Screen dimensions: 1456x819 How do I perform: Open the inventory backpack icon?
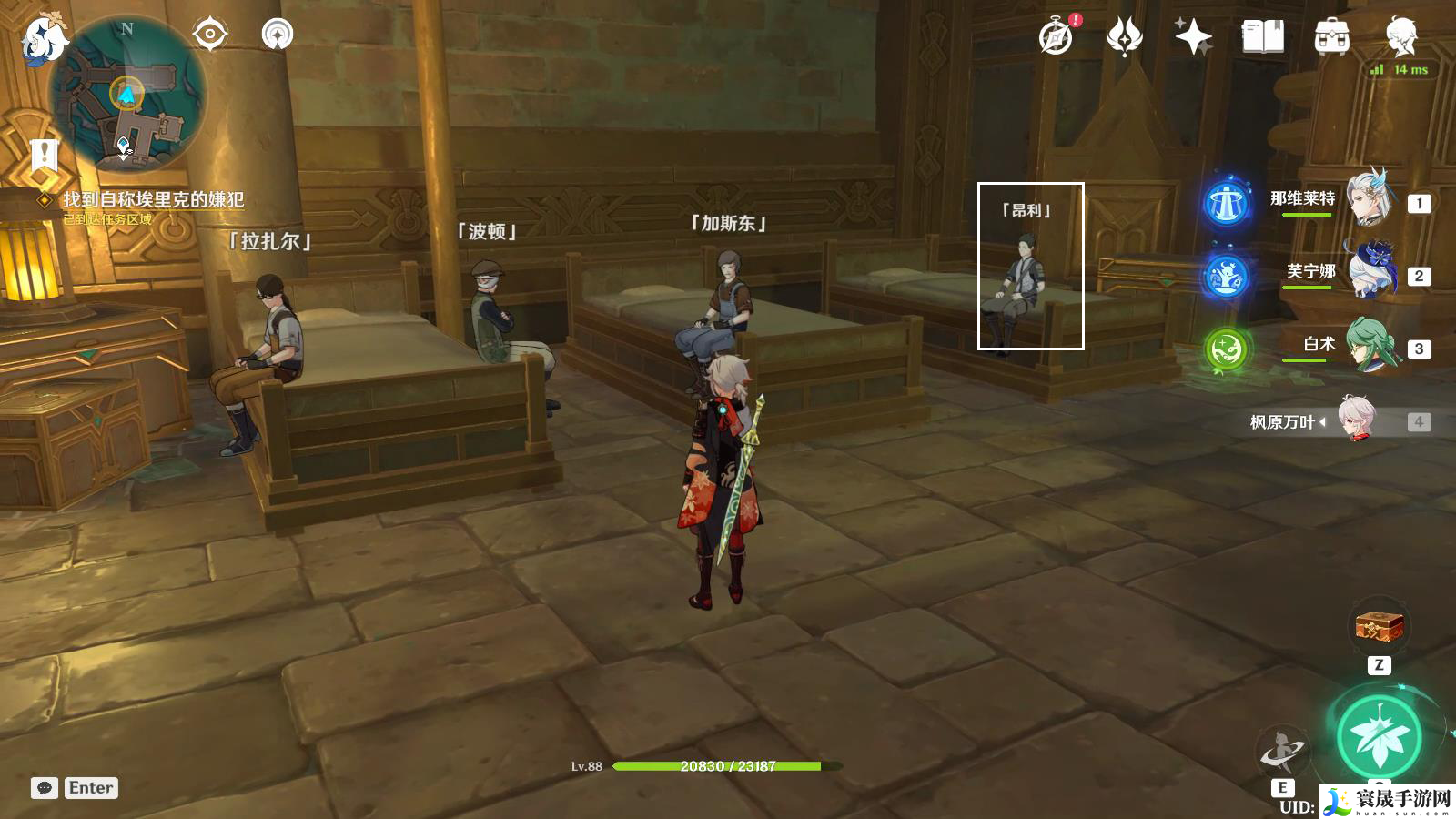tap(1331, 36)
